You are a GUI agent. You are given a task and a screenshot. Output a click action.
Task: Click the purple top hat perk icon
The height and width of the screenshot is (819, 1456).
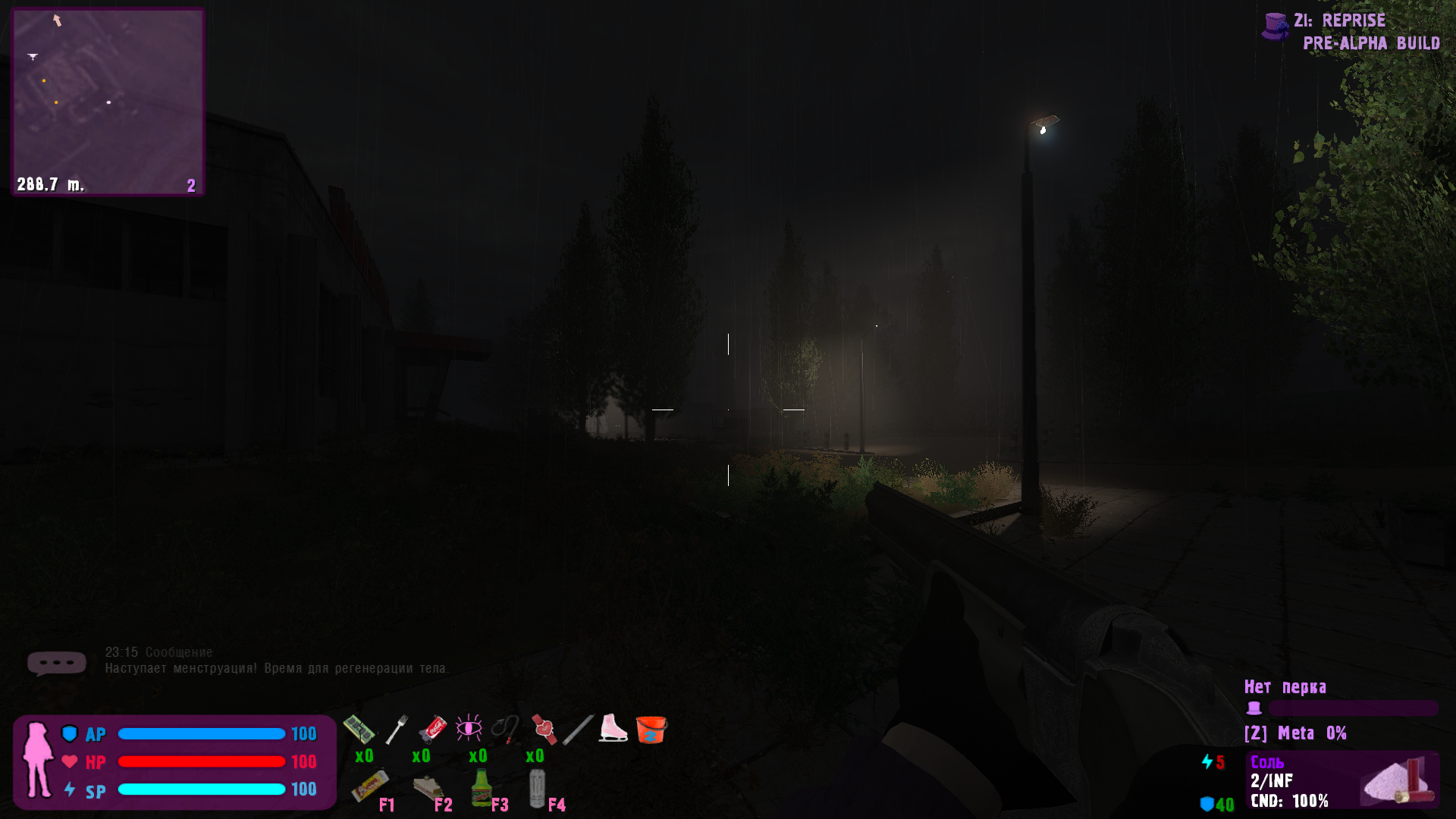click(1254, 708)
